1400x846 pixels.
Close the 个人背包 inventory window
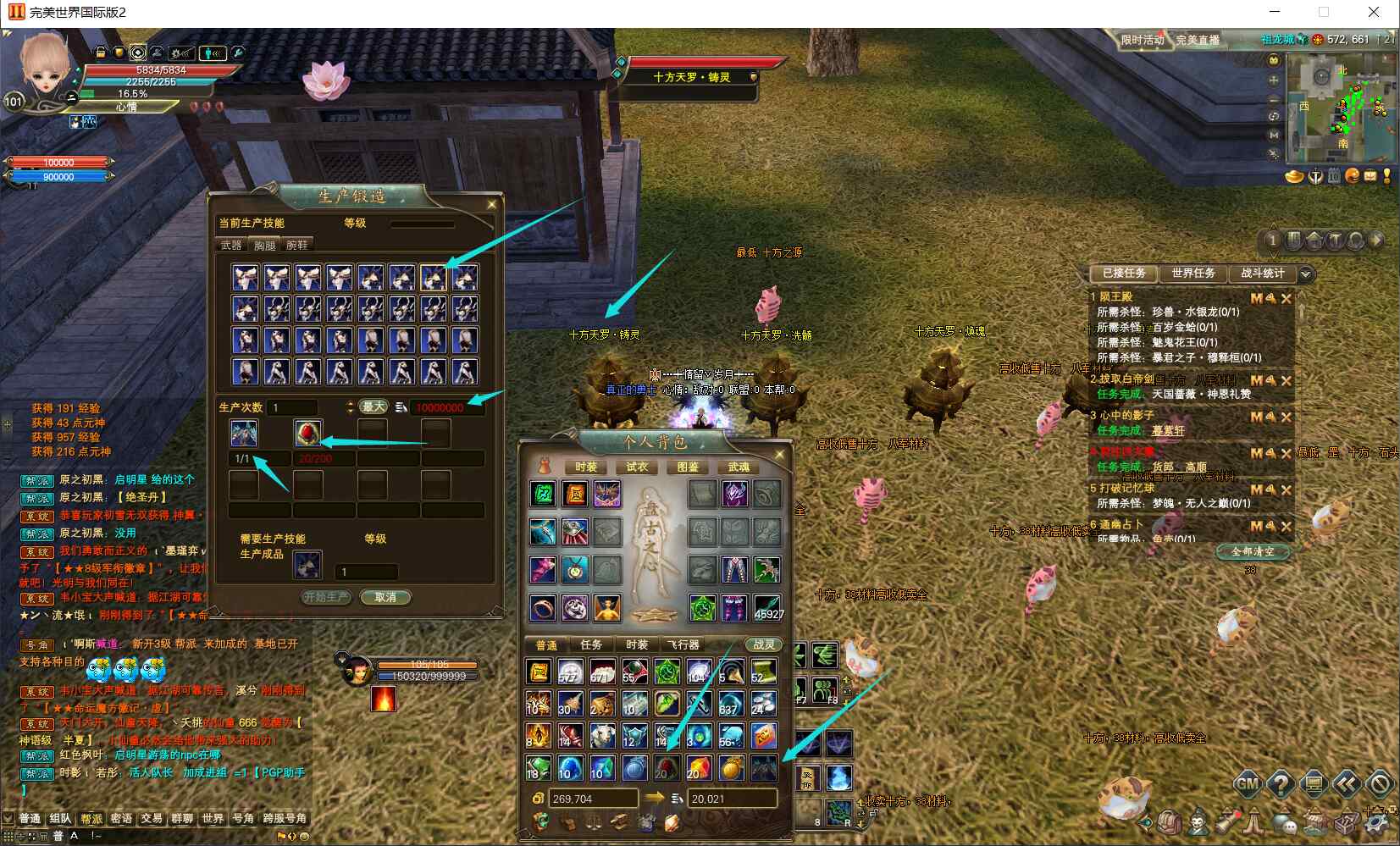779,455
